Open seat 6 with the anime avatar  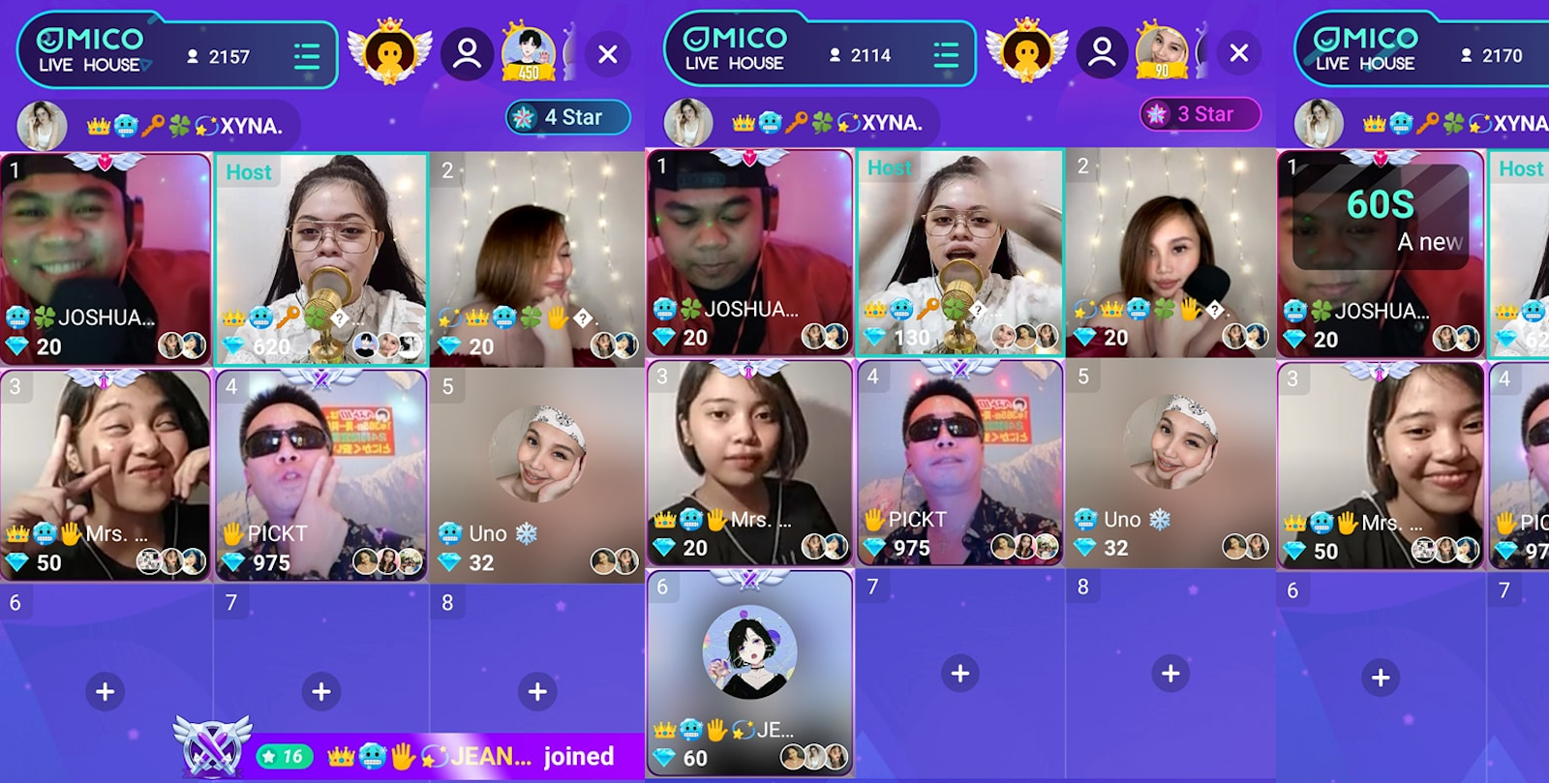(749, 671)
